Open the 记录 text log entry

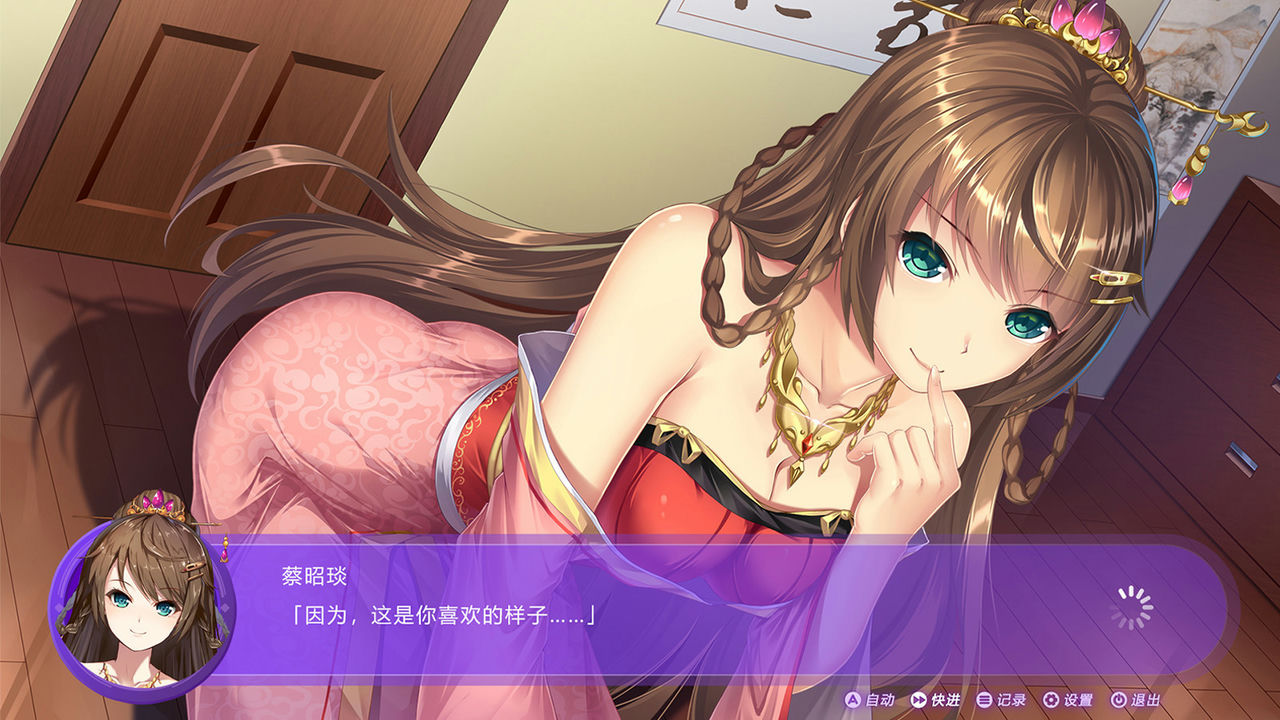(1013, 701)
